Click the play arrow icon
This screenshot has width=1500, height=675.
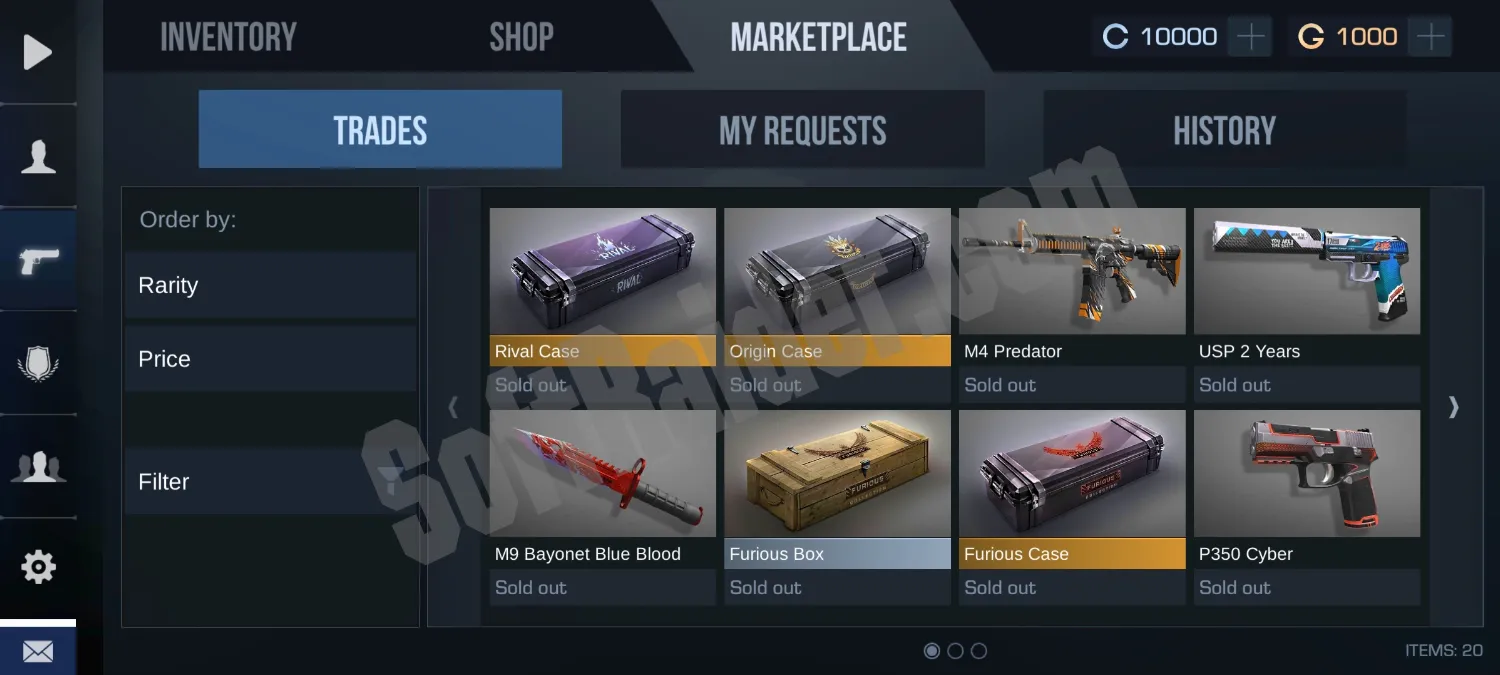[x=38, y=52]
